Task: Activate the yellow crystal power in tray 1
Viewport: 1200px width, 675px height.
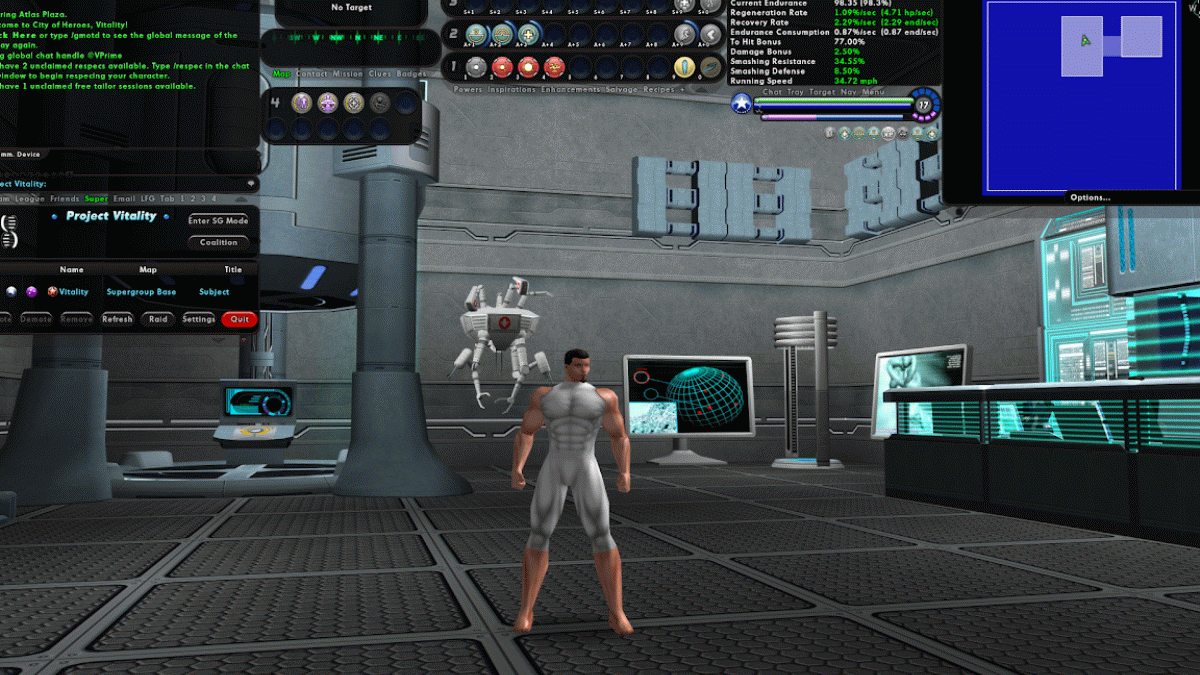Action: click(x=684, y=67)
